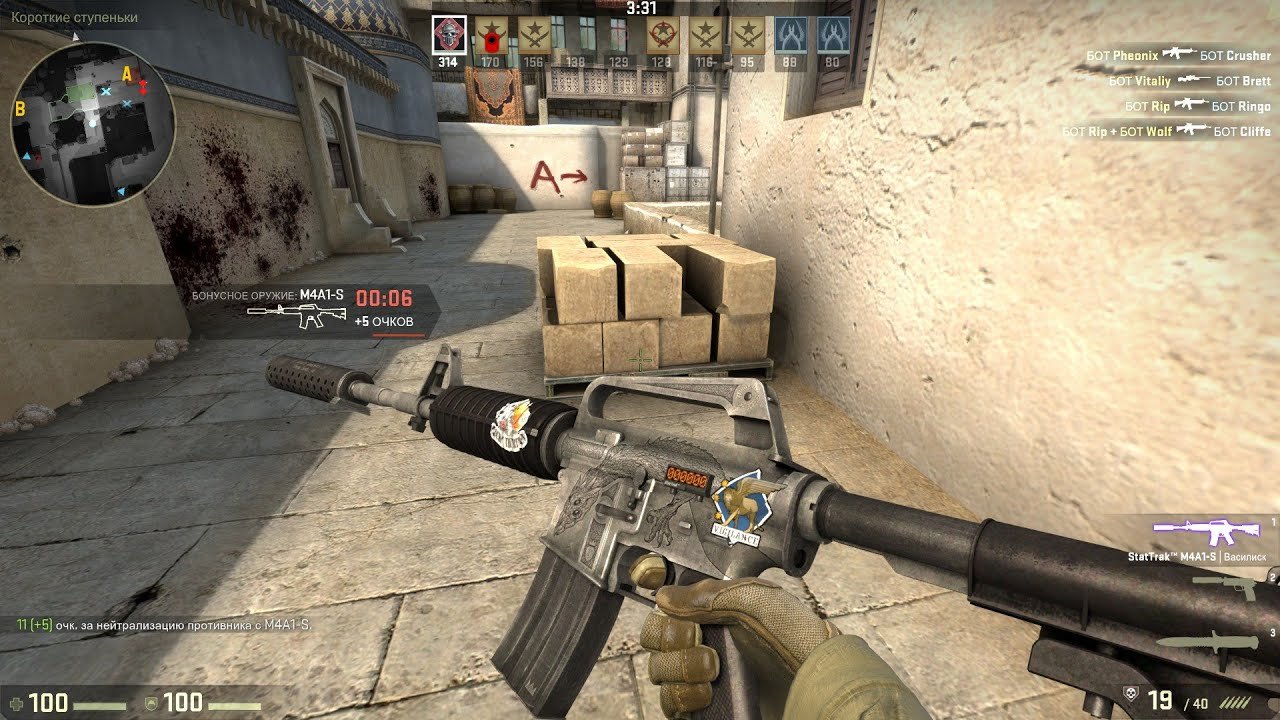The width and height of the screenshot is (1280, 720).
Task: Open the M4A1-S bonus weapon panel
Action: (x=315, y=310)
